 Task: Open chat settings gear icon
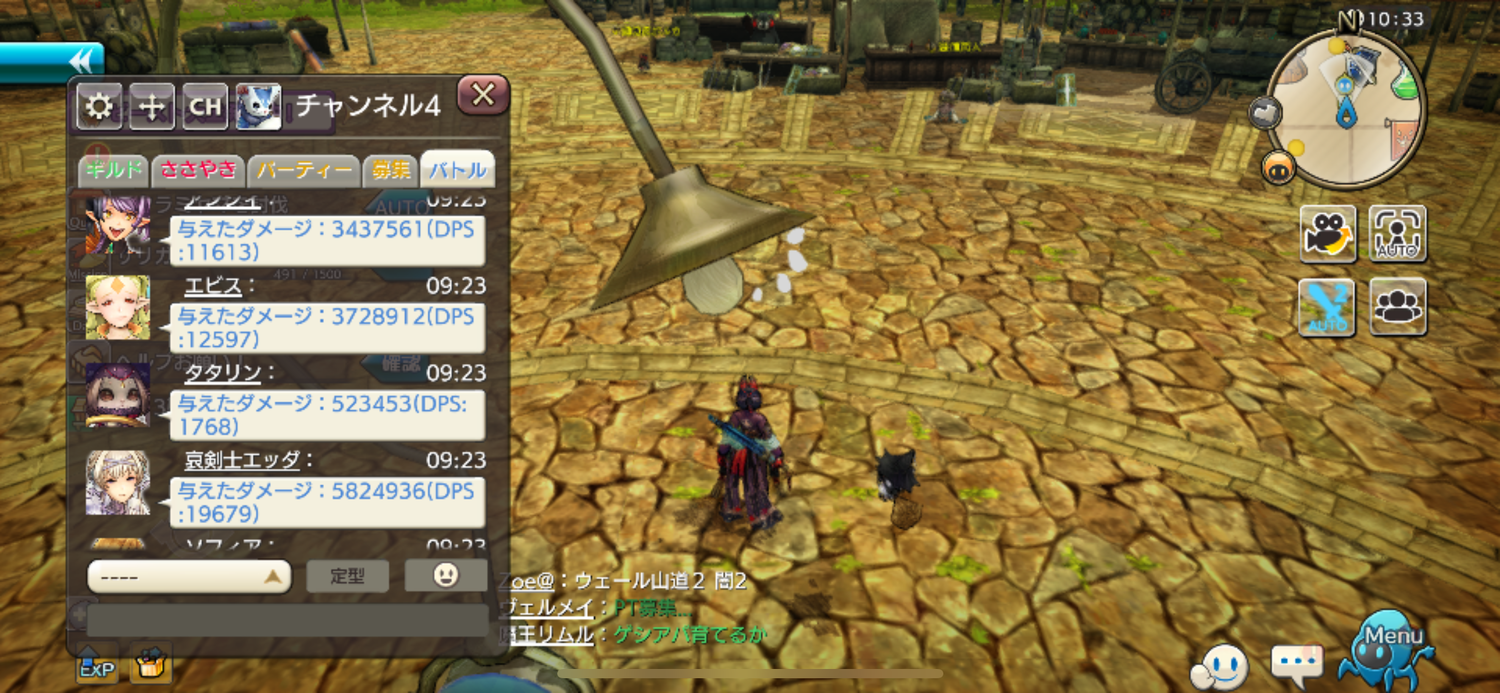(x=99, y=107)
